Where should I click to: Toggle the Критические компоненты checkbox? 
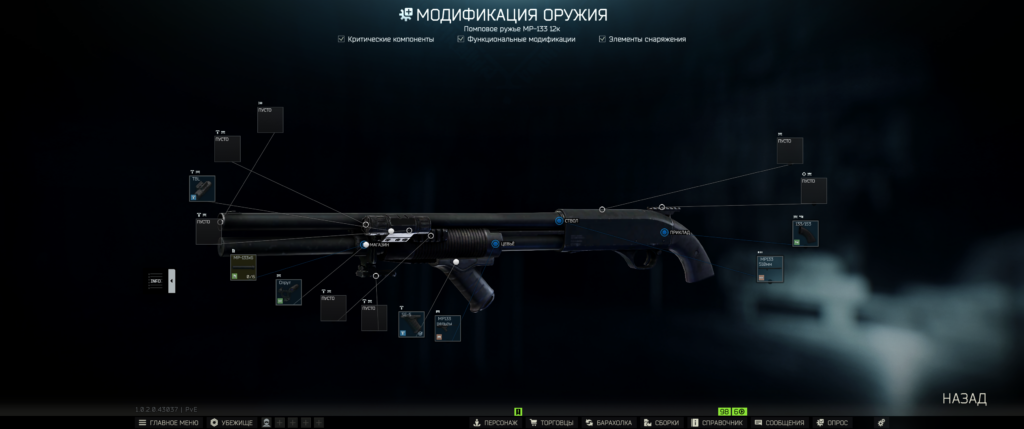click(342, 39)
